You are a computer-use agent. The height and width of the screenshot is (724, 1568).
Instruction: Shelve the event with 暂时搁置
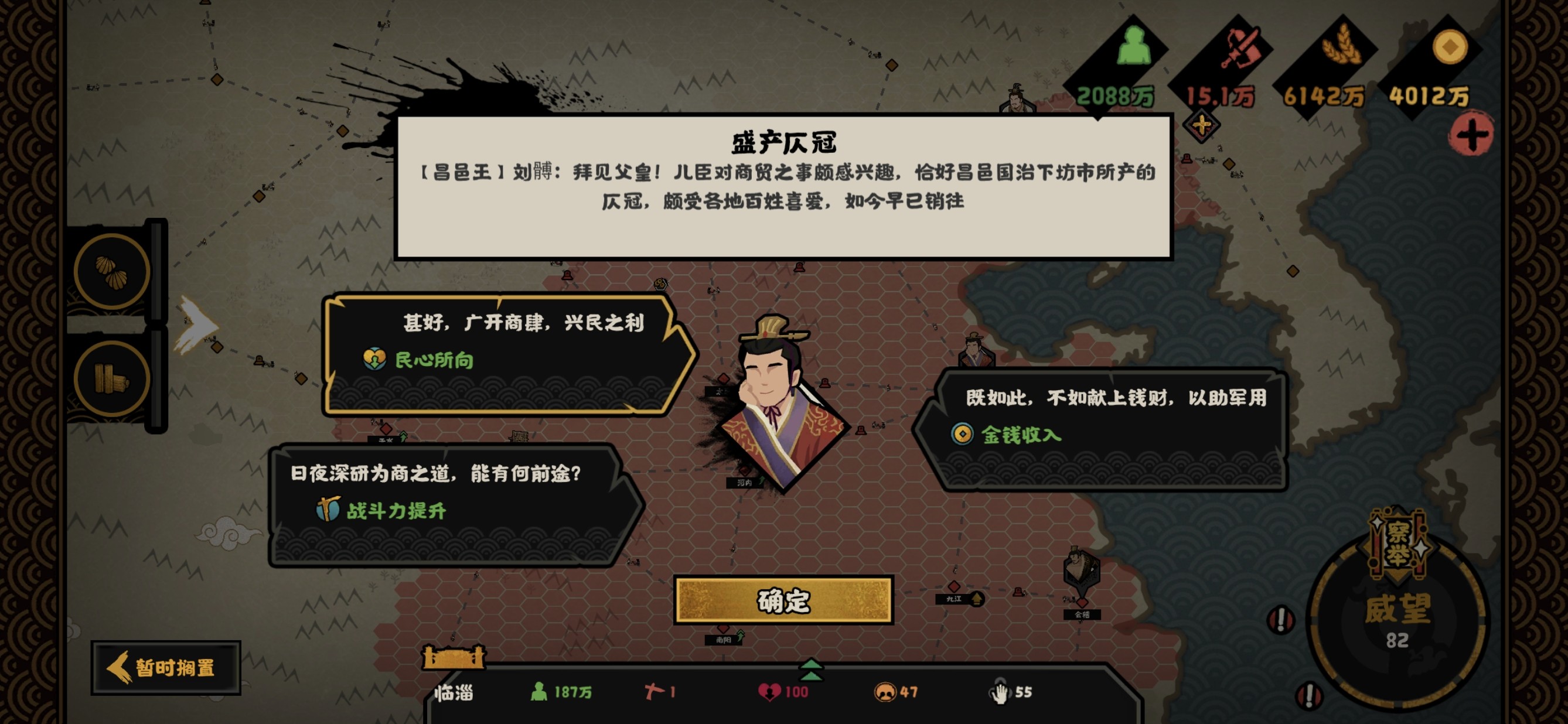(166, 667)
